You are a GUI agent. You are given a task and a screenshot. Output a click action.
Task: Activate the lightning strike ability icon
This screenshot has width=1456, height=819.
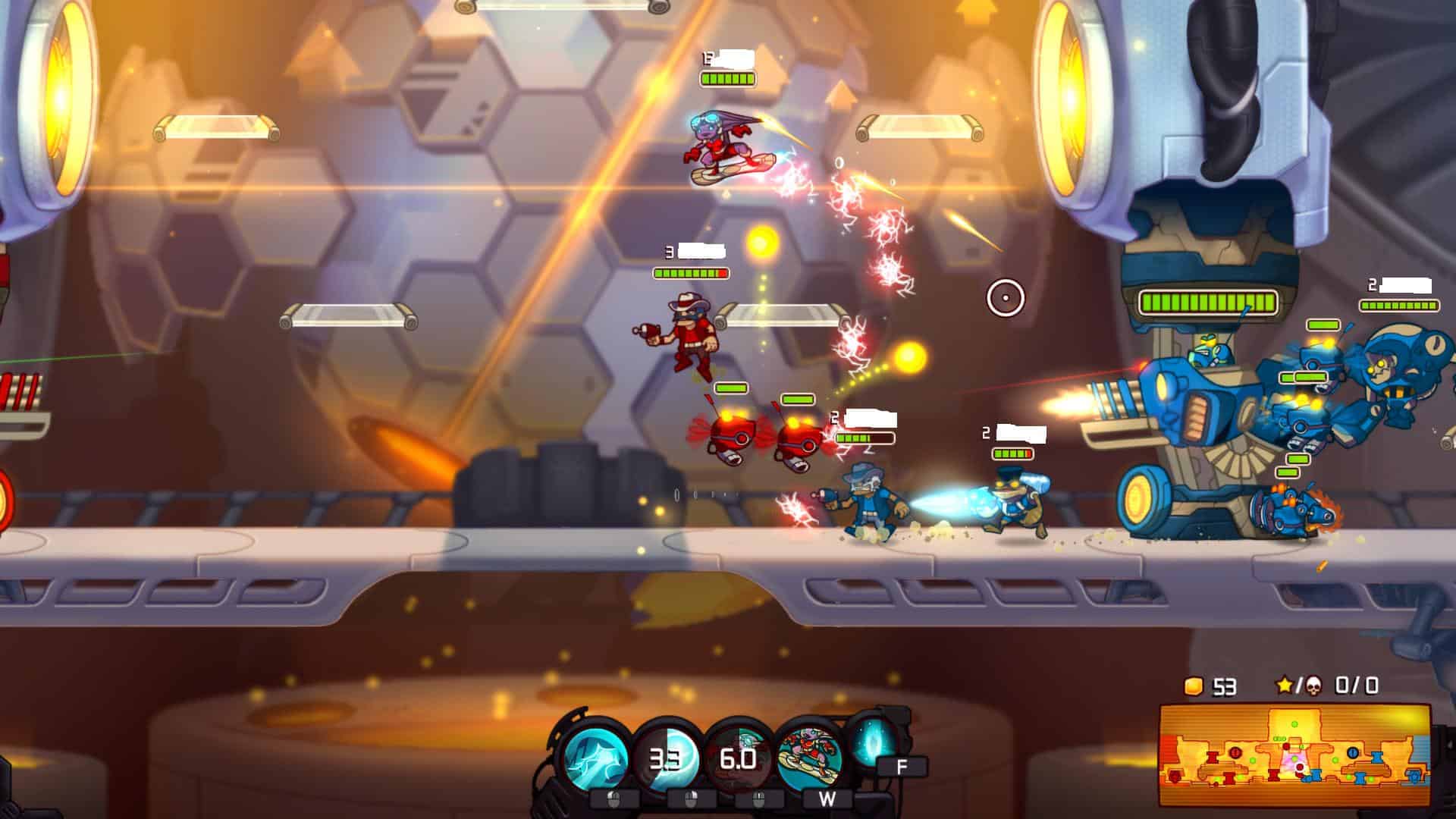tap(597, 757)
